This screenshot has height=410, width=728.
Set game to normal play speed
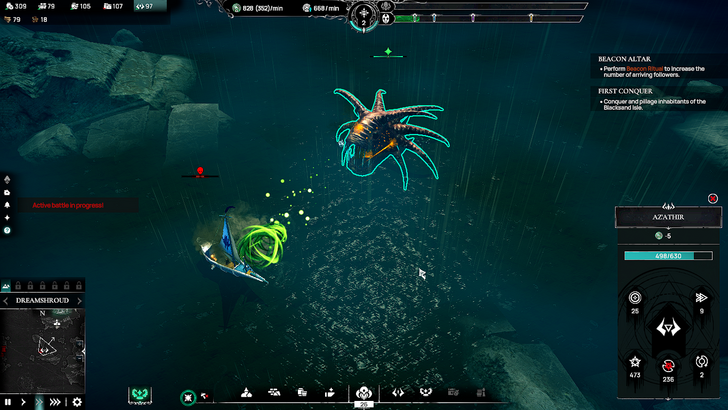click(x=23, y=402)
